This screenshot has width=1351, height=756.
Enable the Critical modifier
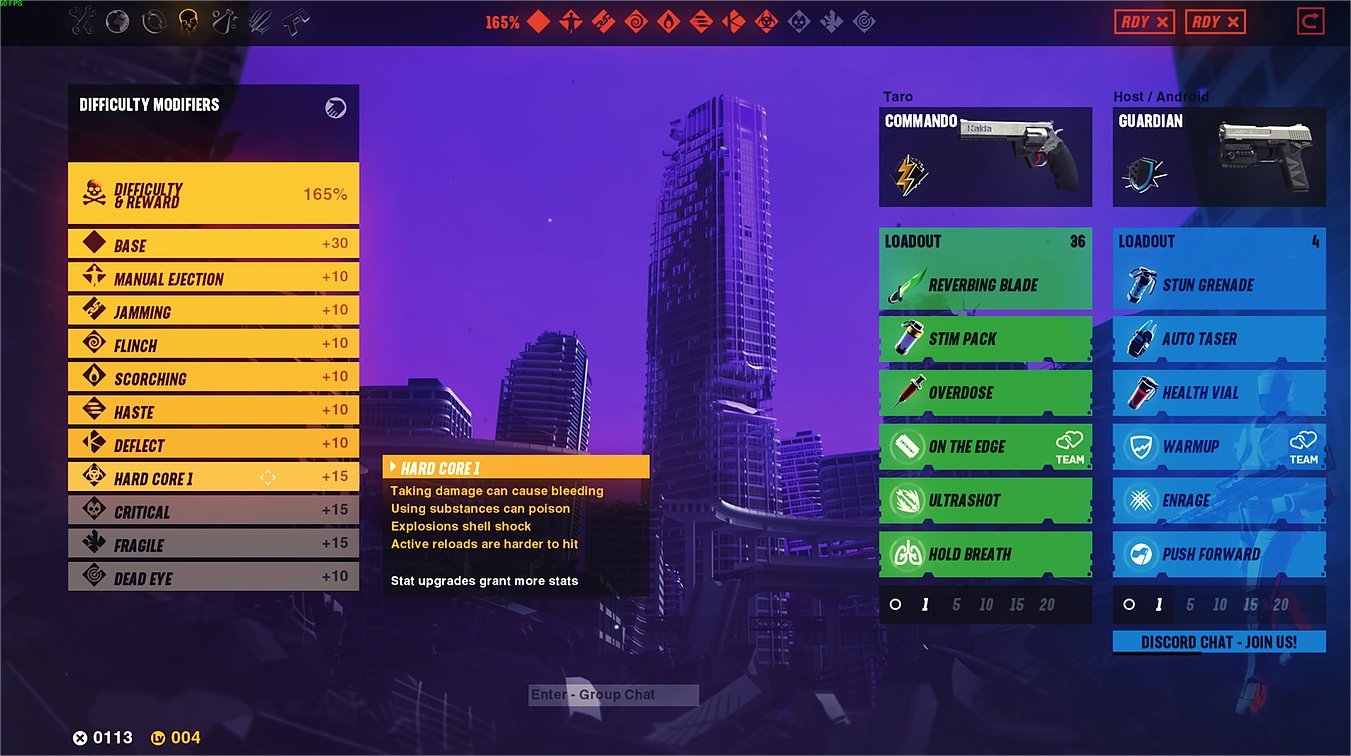[x=213, y=511]
